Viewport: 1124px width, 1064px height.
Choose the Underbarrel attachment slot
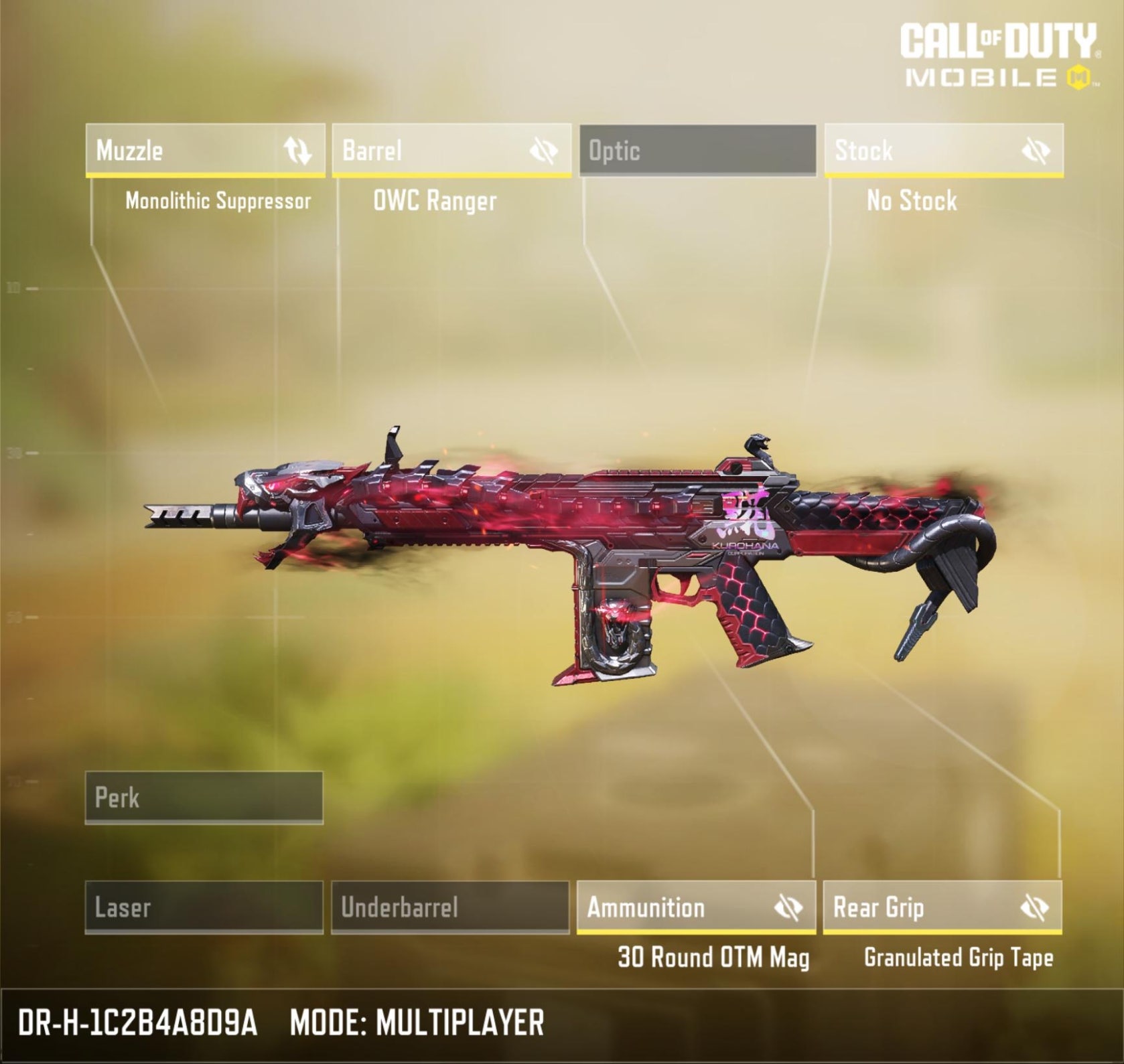[450, 907]
